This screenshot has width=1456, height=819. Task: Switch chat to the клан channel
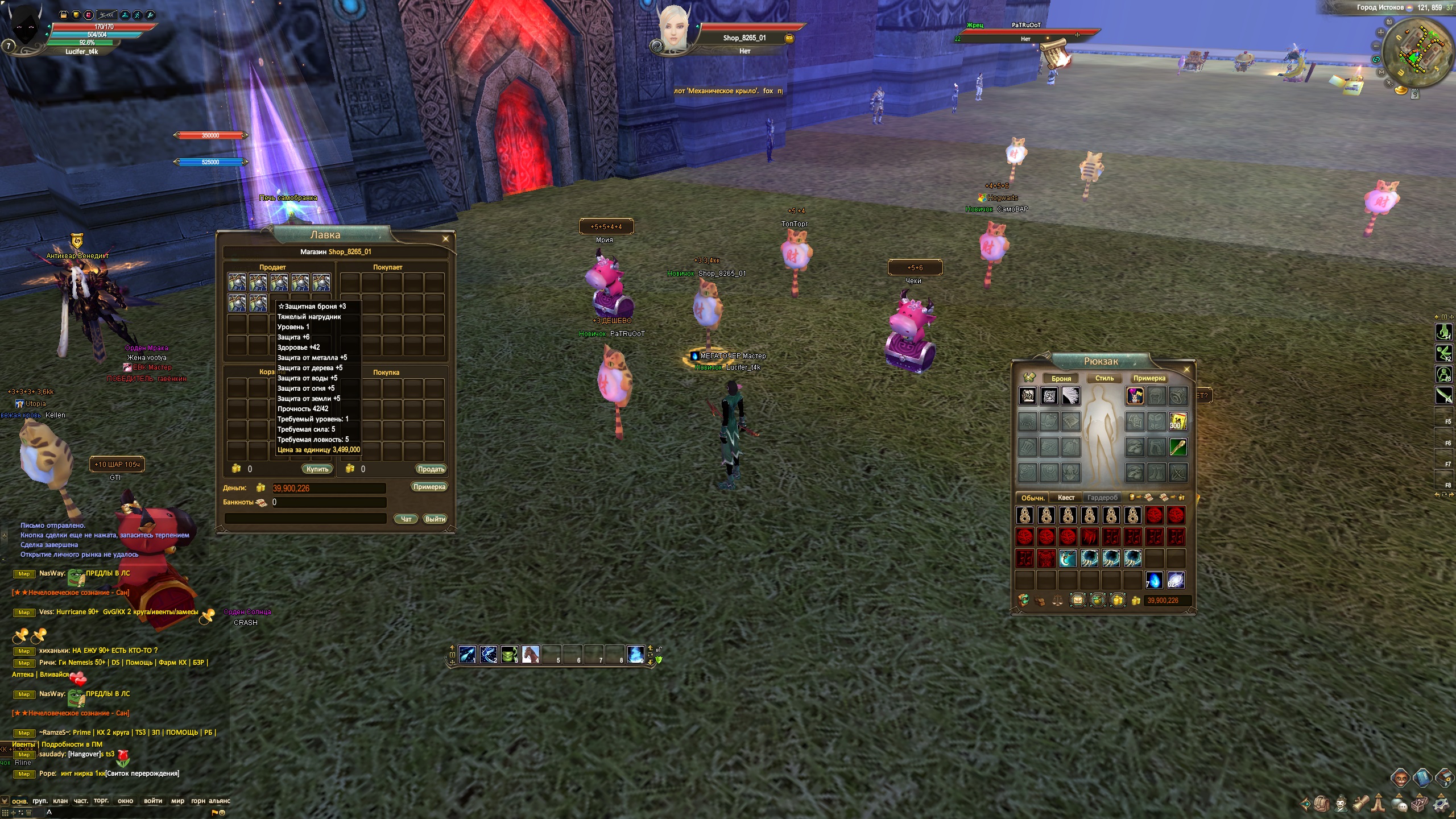[x=60, y=801]
